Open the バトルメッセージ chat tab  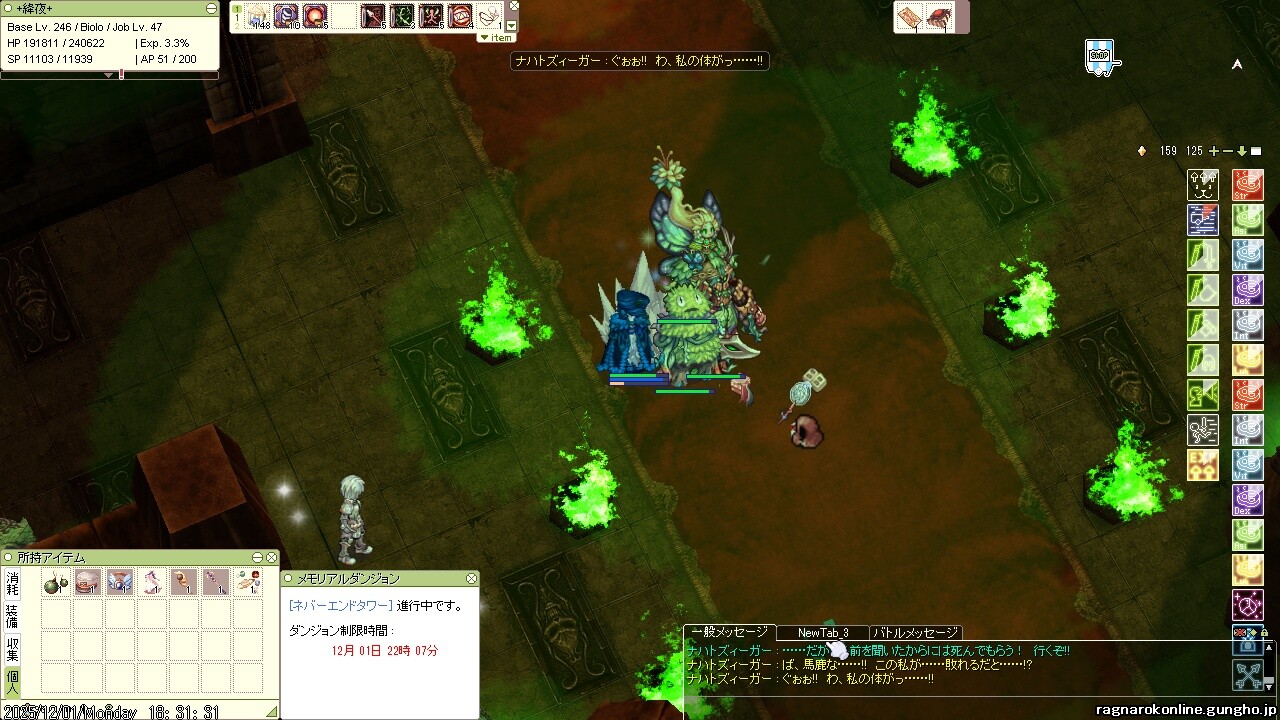[915, 633]
